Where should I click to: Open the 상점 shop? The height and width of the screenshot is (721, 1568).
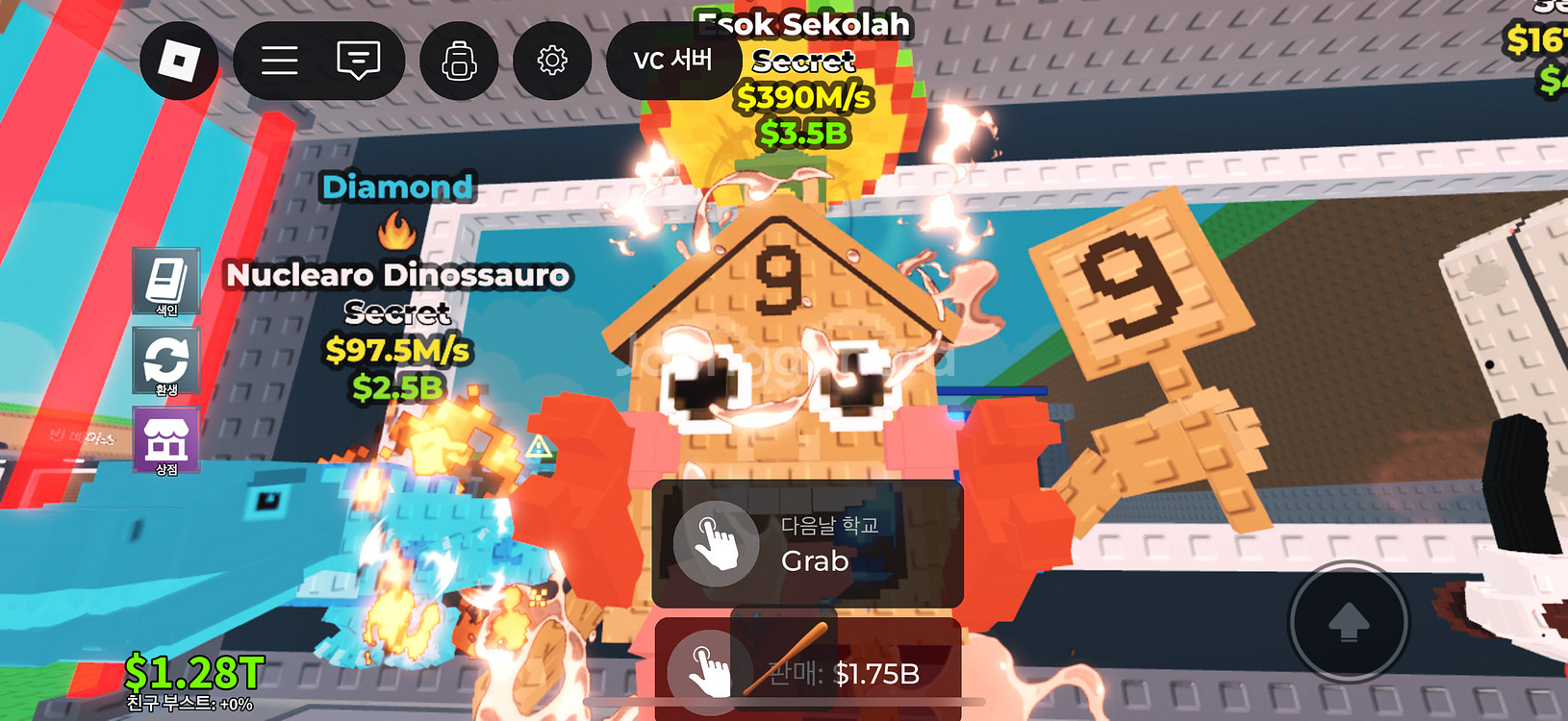pyautogui.click(x=166, y=441)
